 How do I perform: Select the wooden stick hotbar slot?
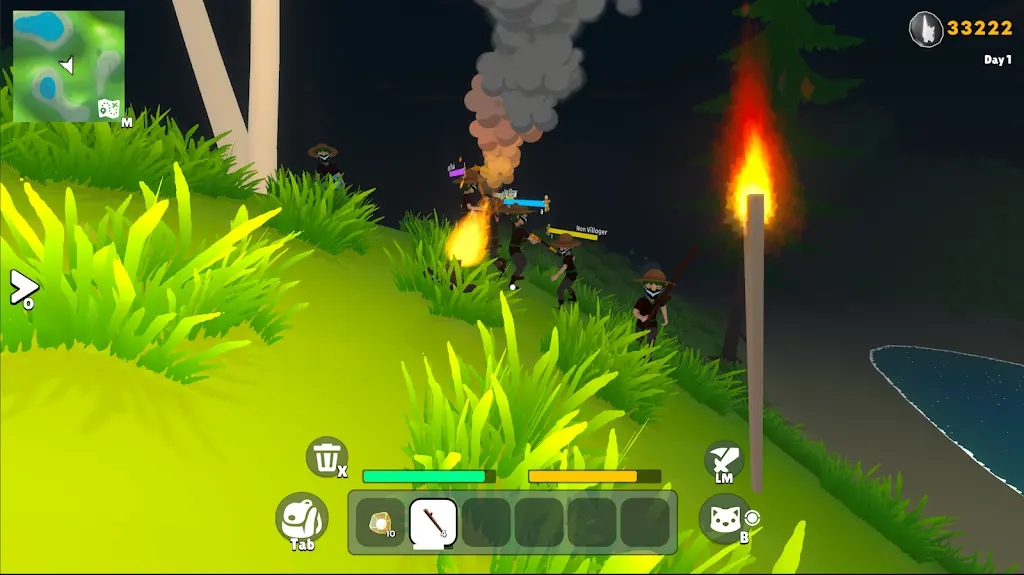click(x=433, y=522)
